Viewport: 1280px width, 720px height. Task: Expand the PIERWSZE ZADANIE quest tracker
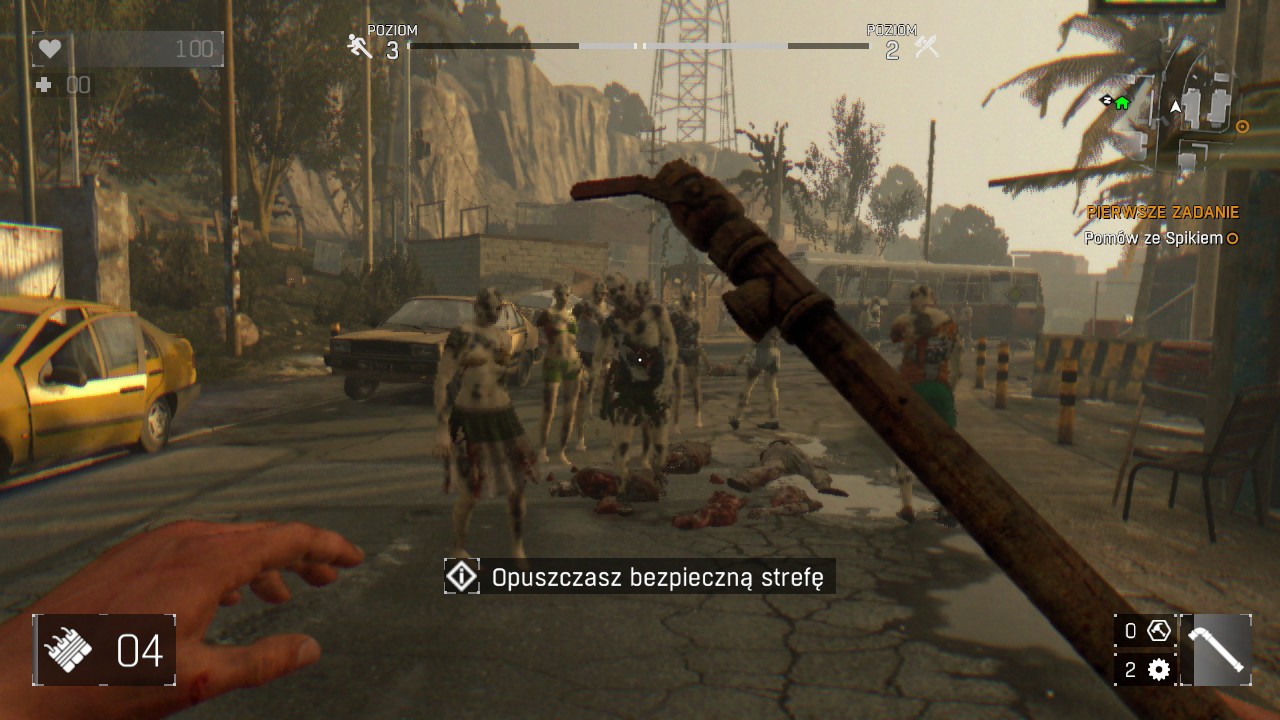pyautogui.click(x=1161, y=212)
